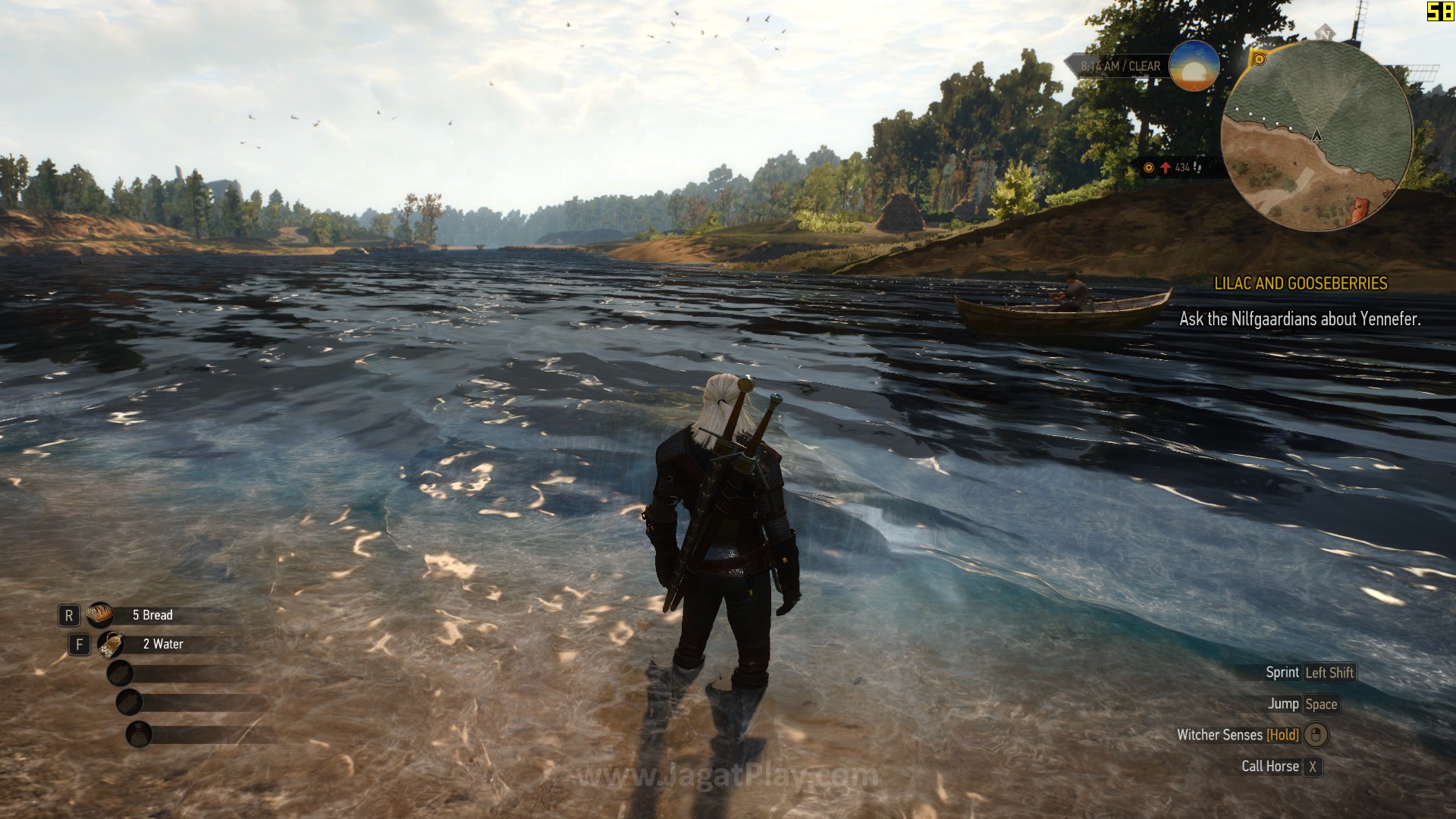The height and width of the screenshot is (819, 1456).
Task: Open the circular minimap
Action: [1316, 136]
